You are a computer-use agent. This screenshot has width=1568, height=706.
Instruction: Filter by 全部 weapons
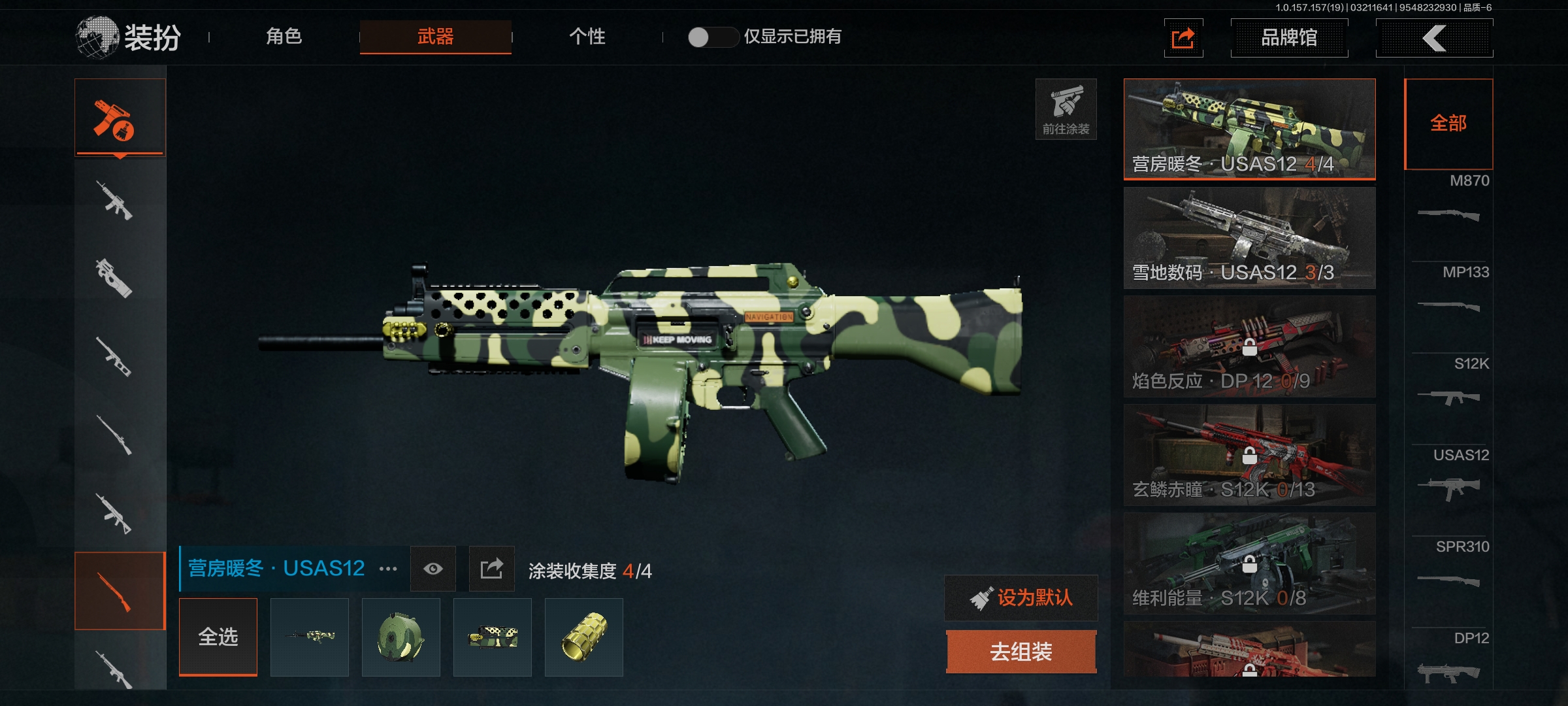click(x=1448, y=124)
